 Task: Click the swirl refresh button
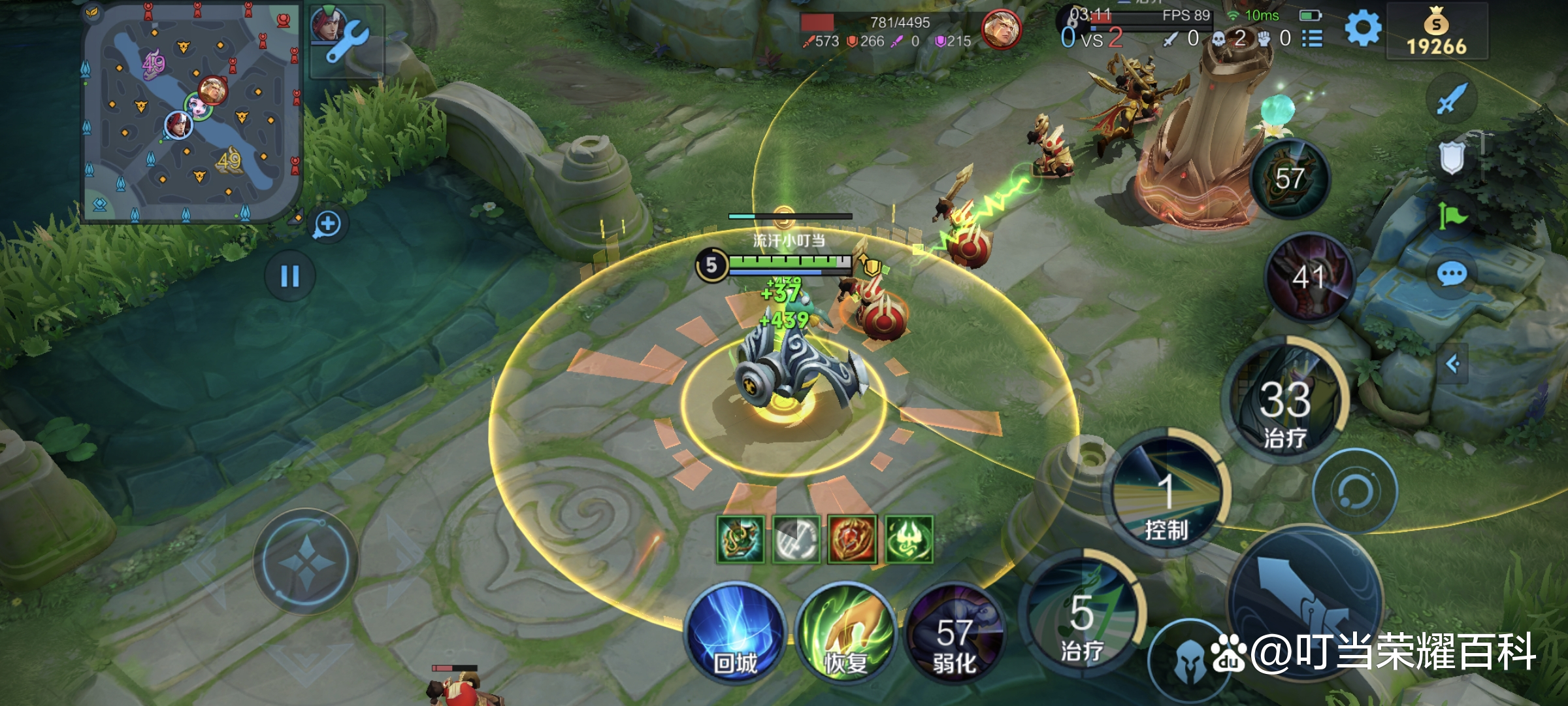tap(1355, 490)
